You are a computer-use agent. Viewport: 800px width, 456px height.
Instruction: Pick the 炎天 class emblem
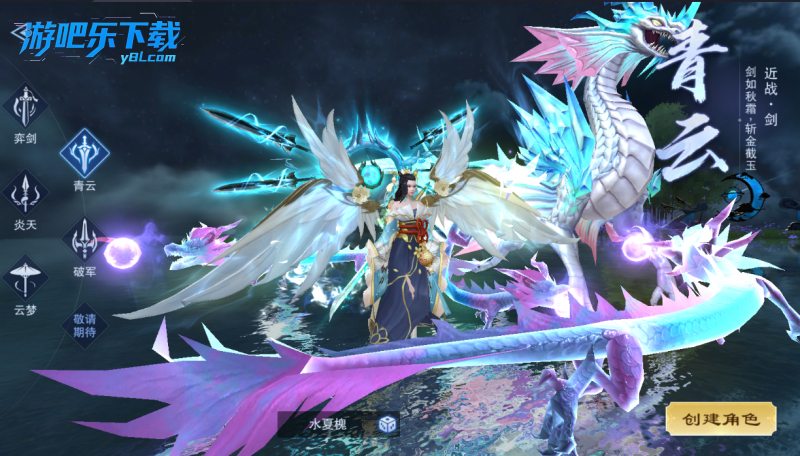pyautogui.click(x=25, y=192)
